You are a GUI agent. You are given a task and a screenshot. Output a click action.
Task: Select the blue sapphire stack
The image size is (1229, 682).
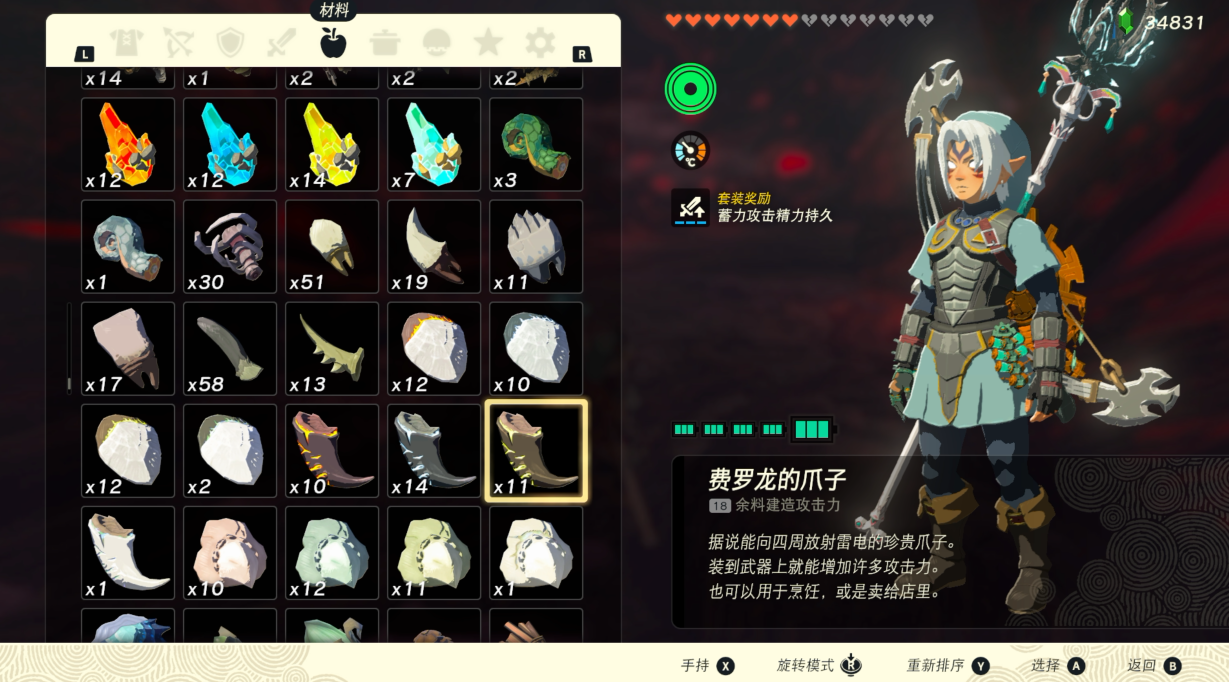coord(230,144)
